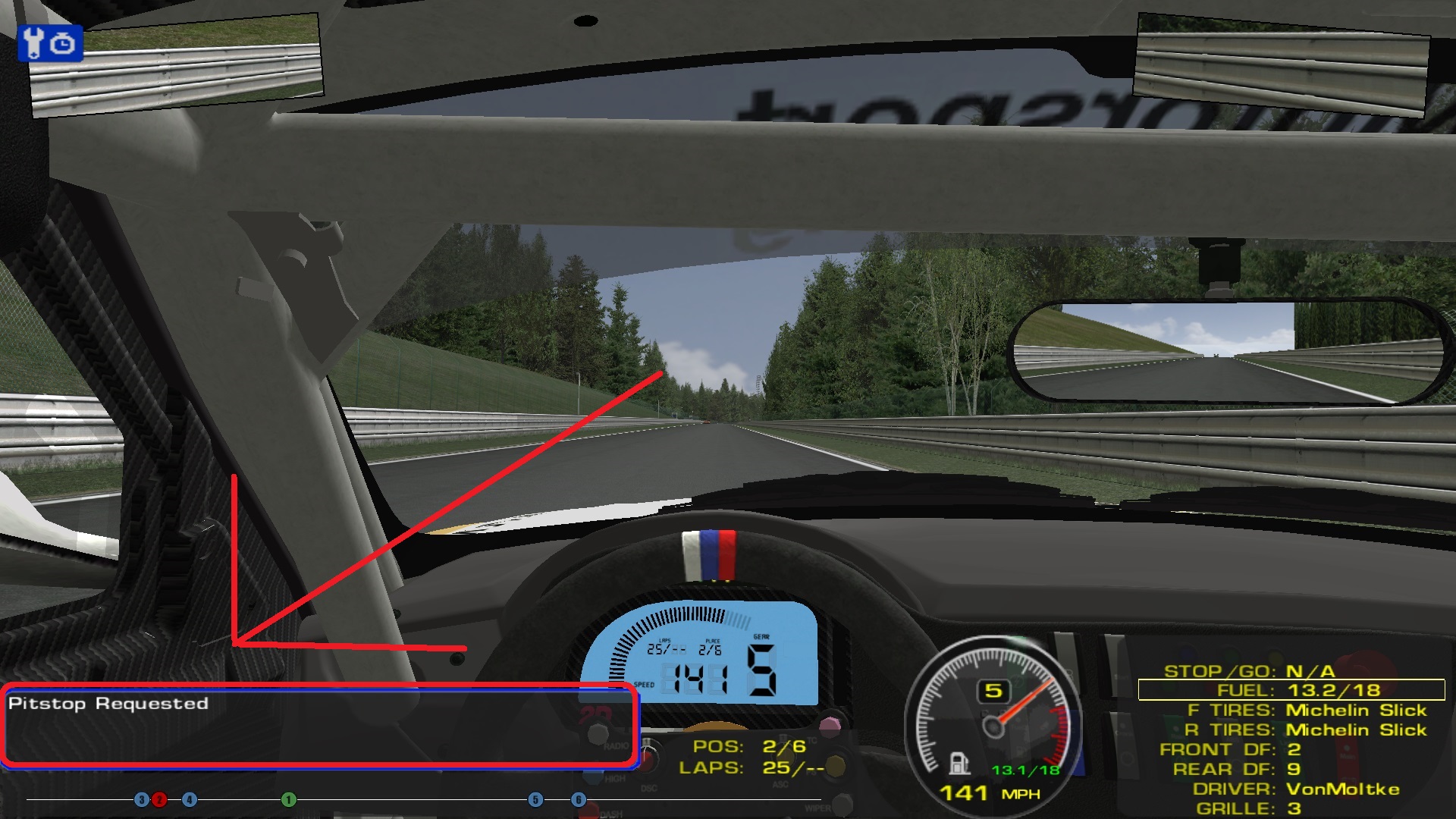Select the REAR DF setting row
Screen dimensions: 1456x819
coord(1237,770)
